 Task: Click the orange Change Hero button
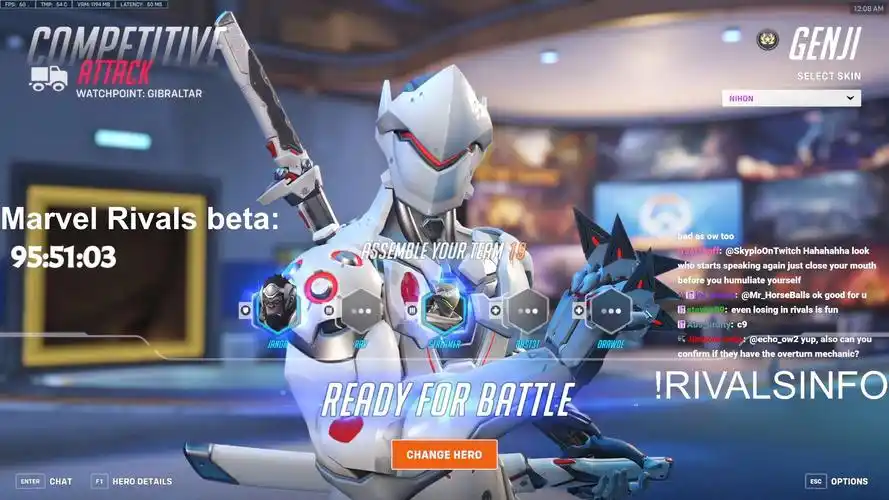pos(443,454)
